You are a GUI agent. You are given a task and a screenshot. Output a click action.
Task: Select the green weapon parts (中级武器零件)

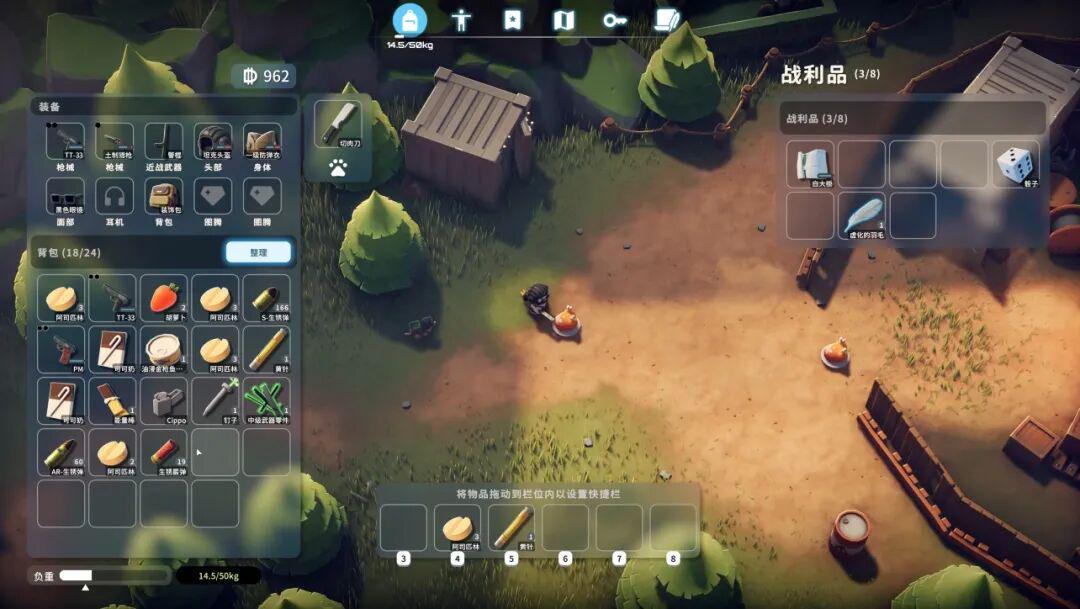pyautogui.click(x=267, y=401)
